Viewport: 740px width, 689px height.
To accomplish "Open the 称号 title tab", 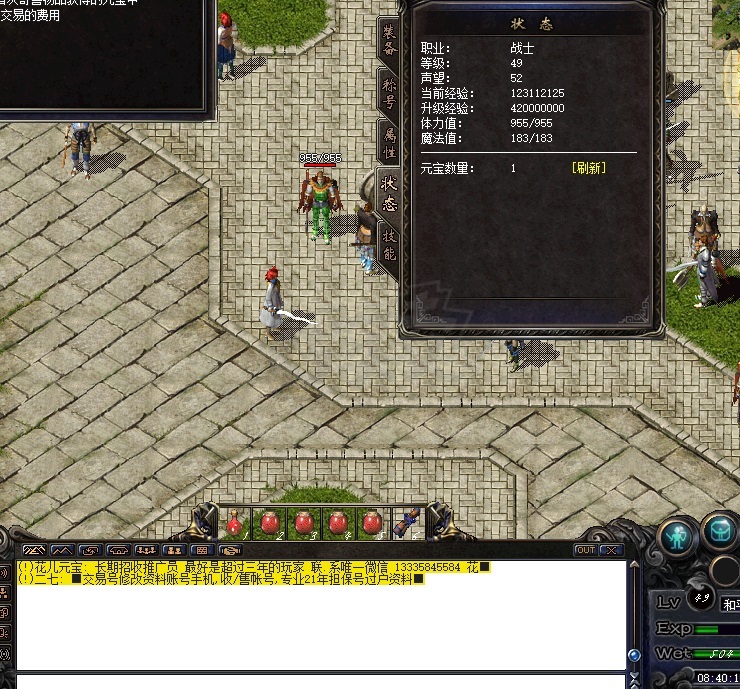I will (388, 95).
